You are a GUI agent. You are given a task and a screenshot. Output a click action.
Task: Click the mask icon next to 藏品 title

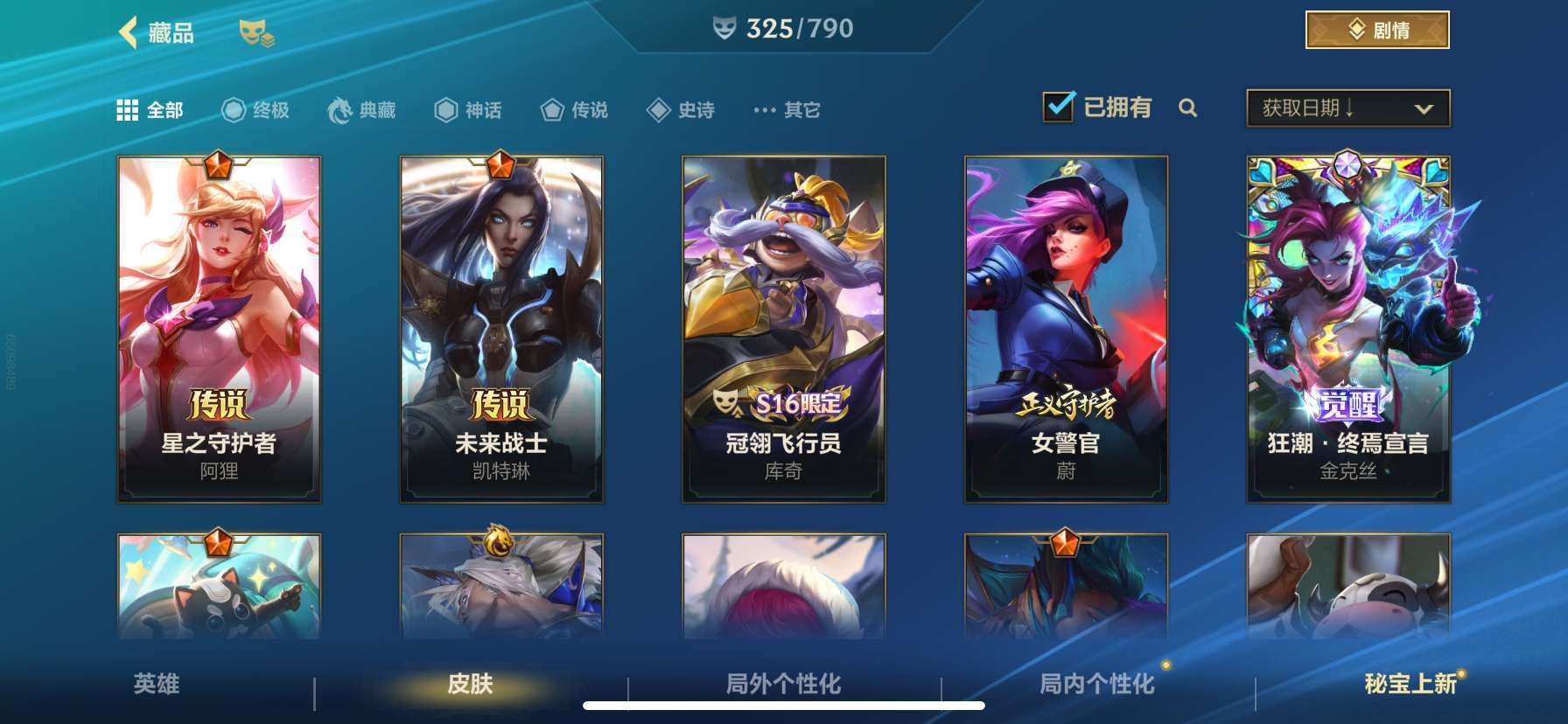tap(254, 33)
